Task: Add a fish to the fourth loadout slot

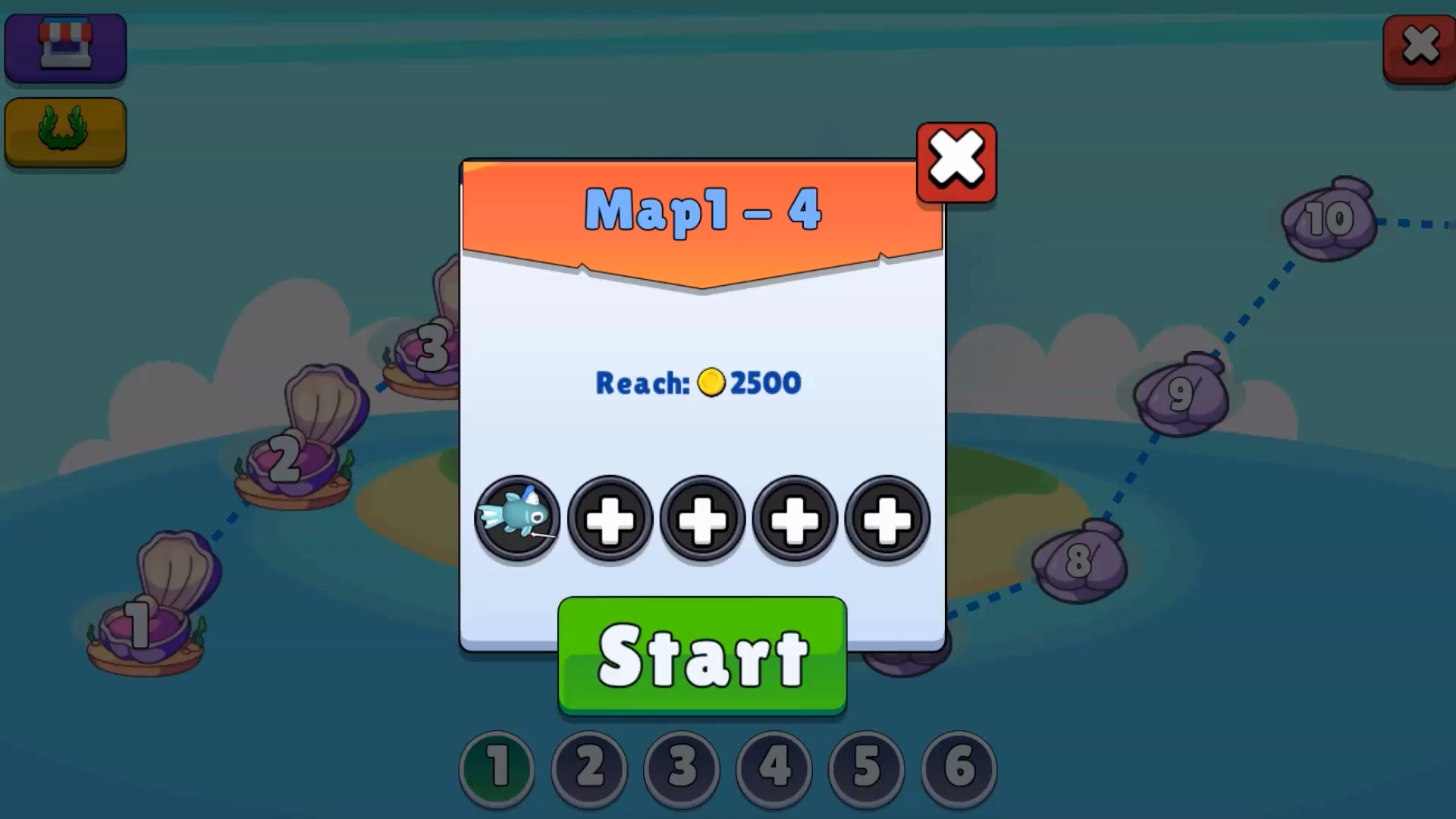Action: (795, 519)
